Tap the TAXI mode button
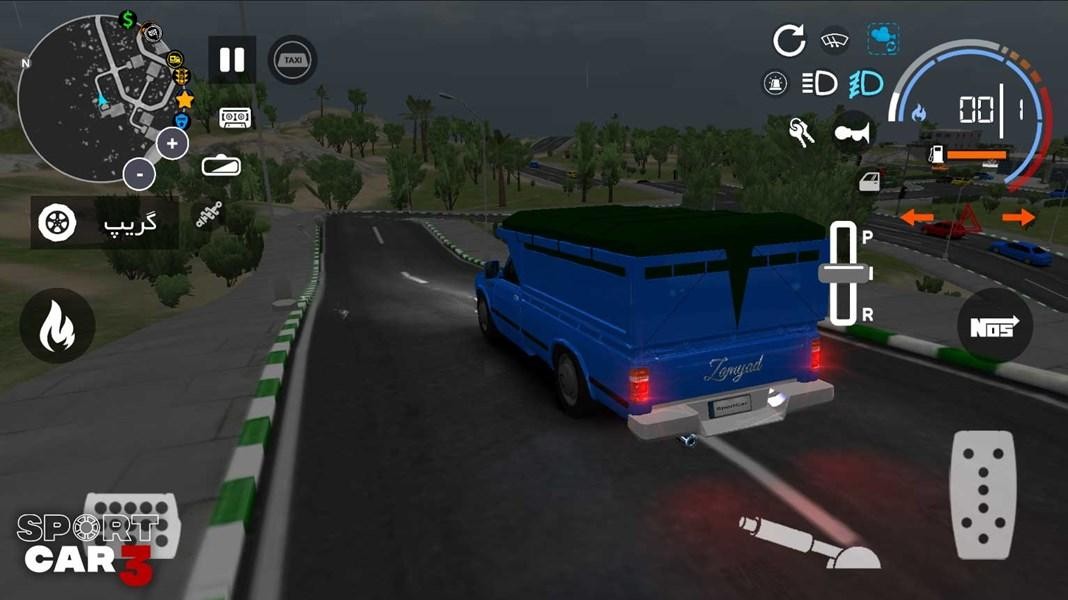Screen dimensions: 1068x600 click(293, 60)
